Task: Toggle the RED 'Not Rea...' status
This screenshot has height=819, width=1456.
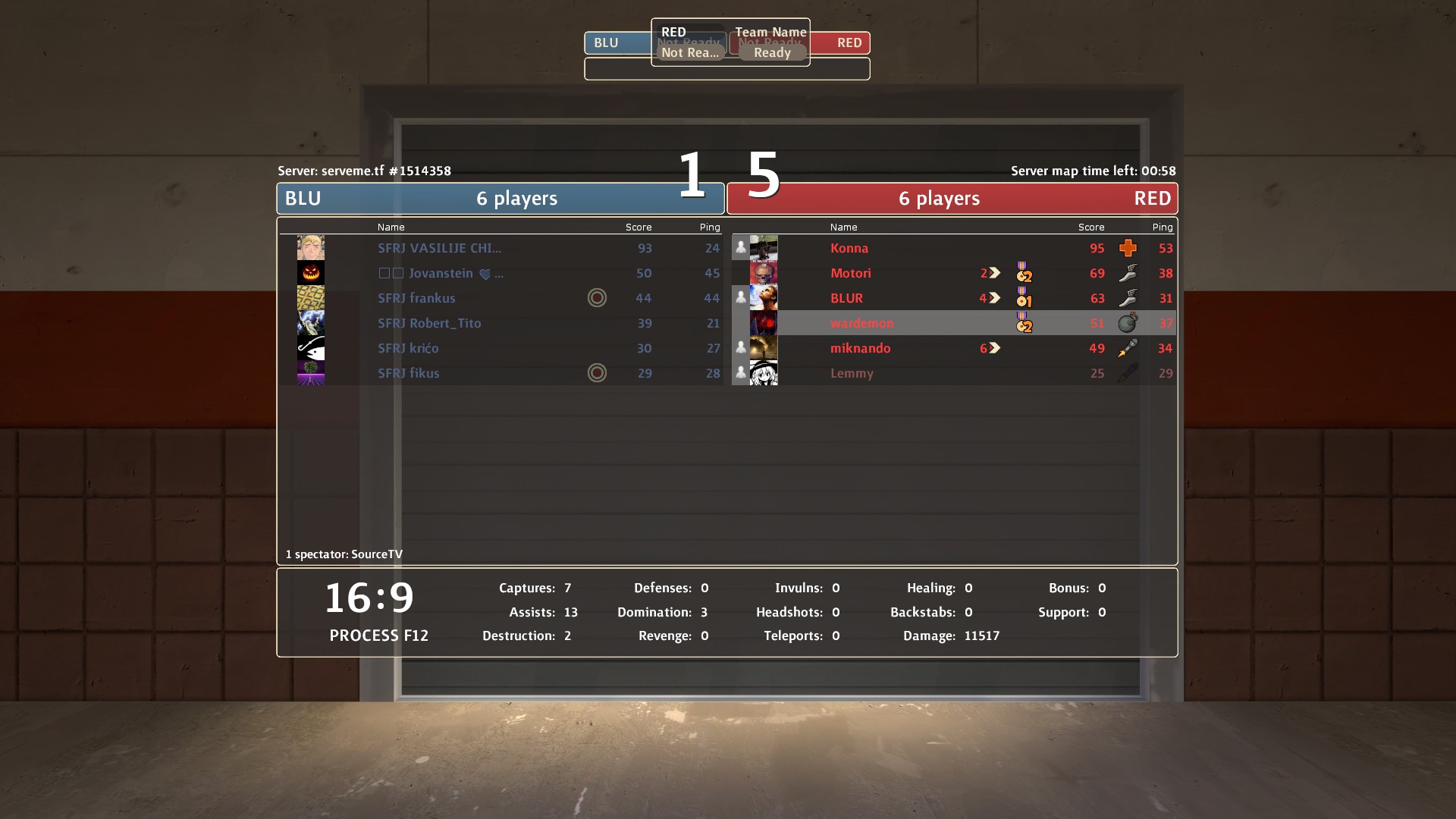Action: [x=689, y=52]
